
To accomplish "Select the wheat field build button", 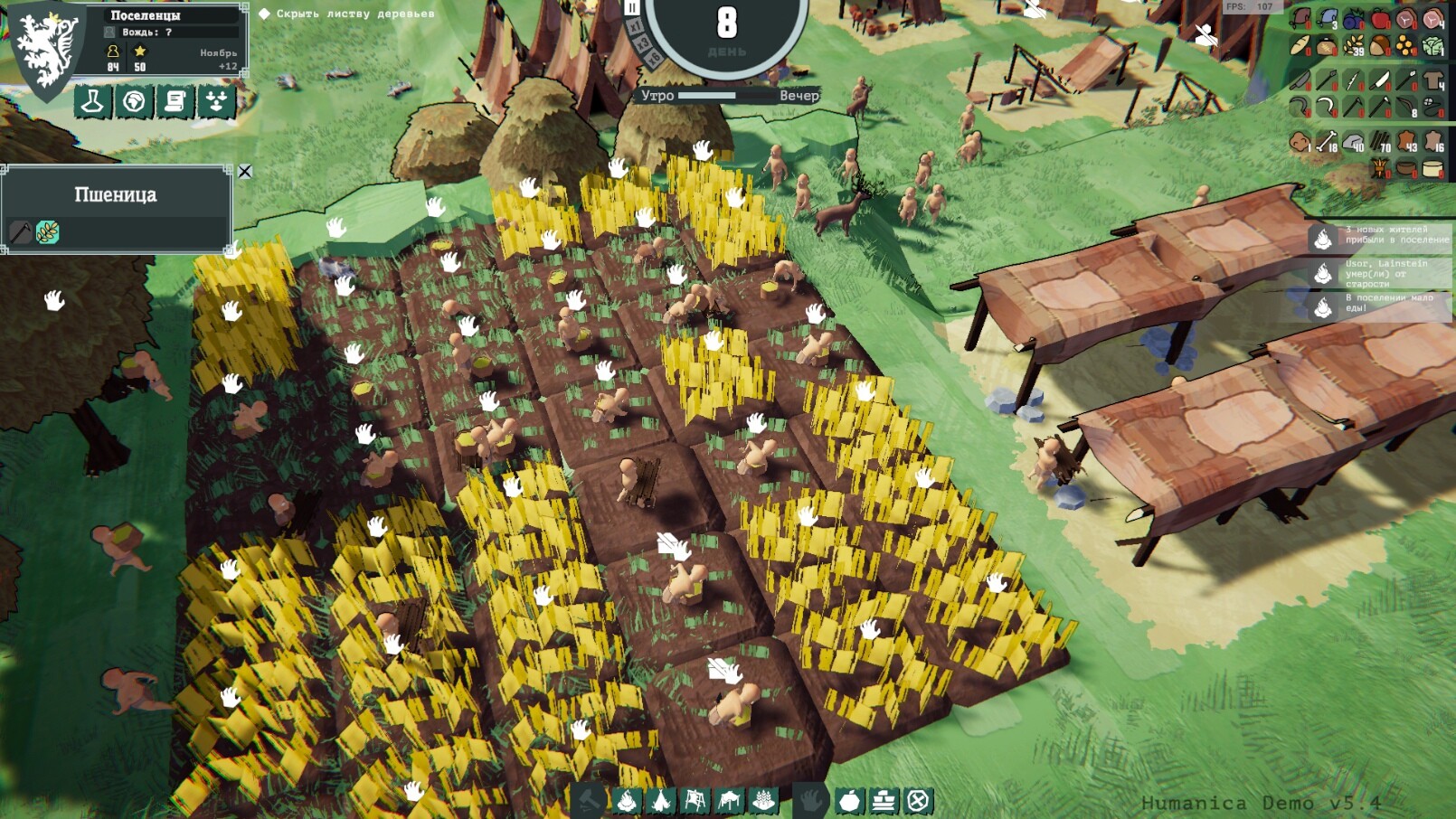I will (x=764, y=801).
